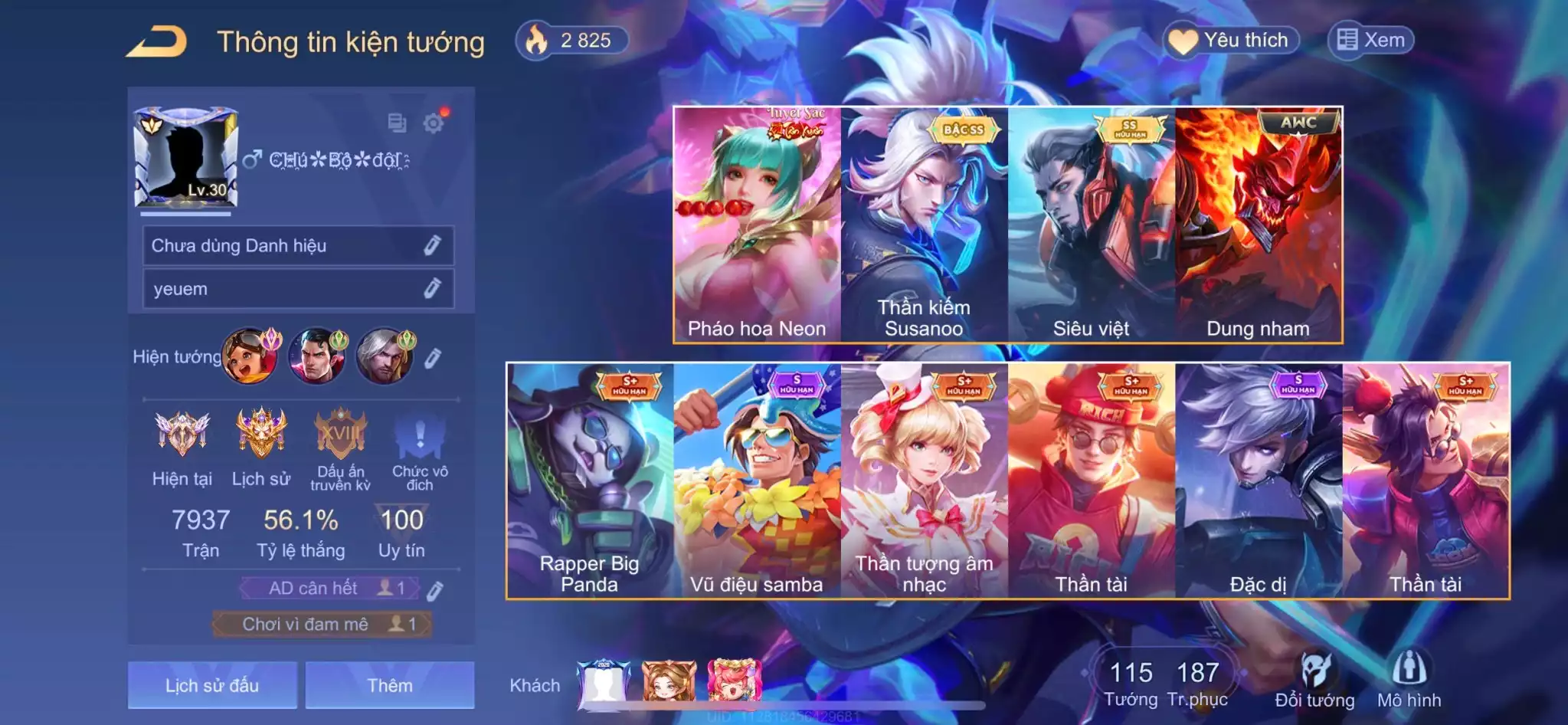The height and width of the screenshot is (725, 1568).
Task: Open Lịch sử đấu match history
Action: tap(212, 685)
